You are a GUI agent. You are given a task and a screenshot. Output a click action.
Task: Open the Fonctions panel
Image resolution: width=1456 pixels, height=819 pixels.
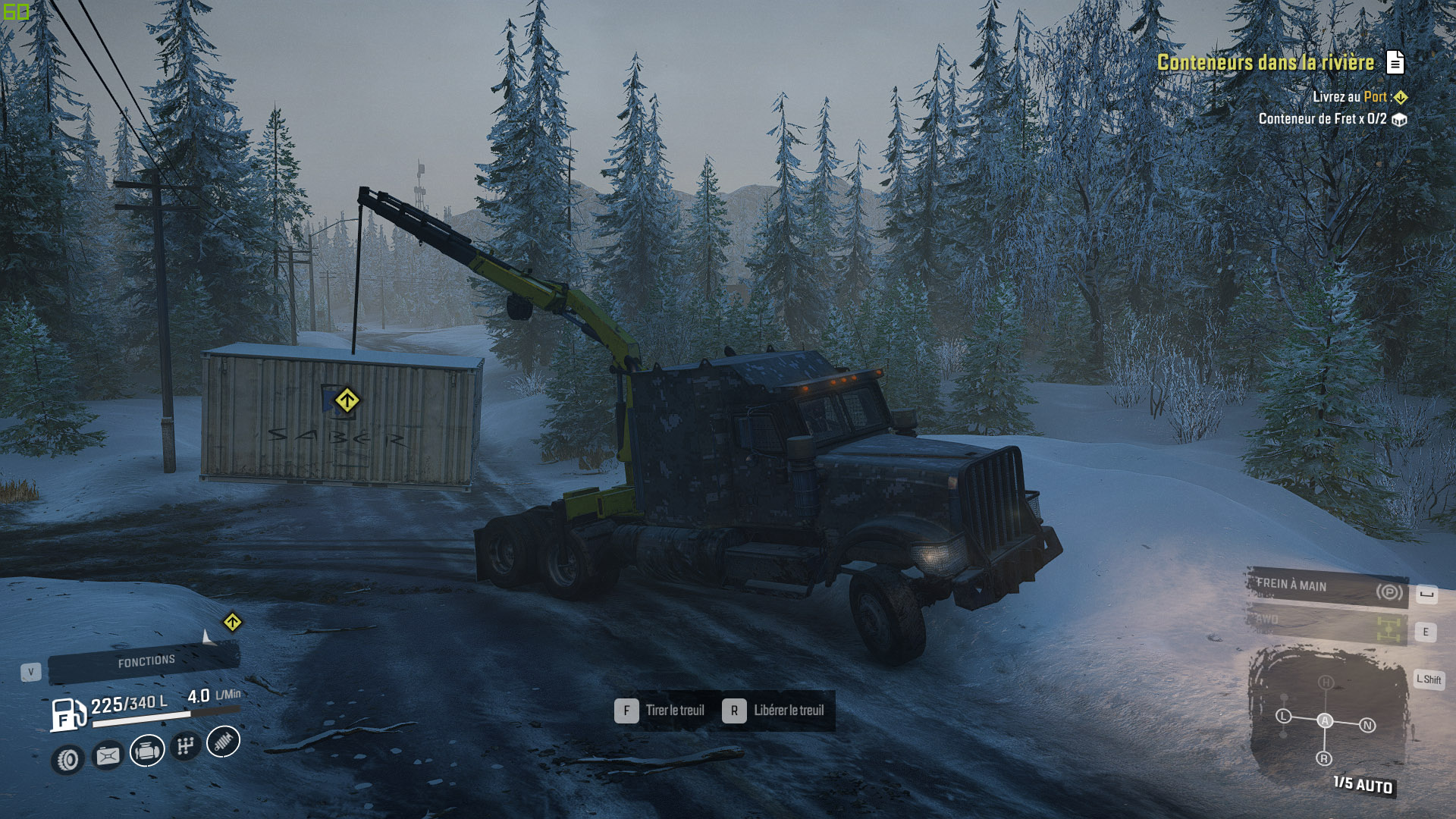[145, 662]
